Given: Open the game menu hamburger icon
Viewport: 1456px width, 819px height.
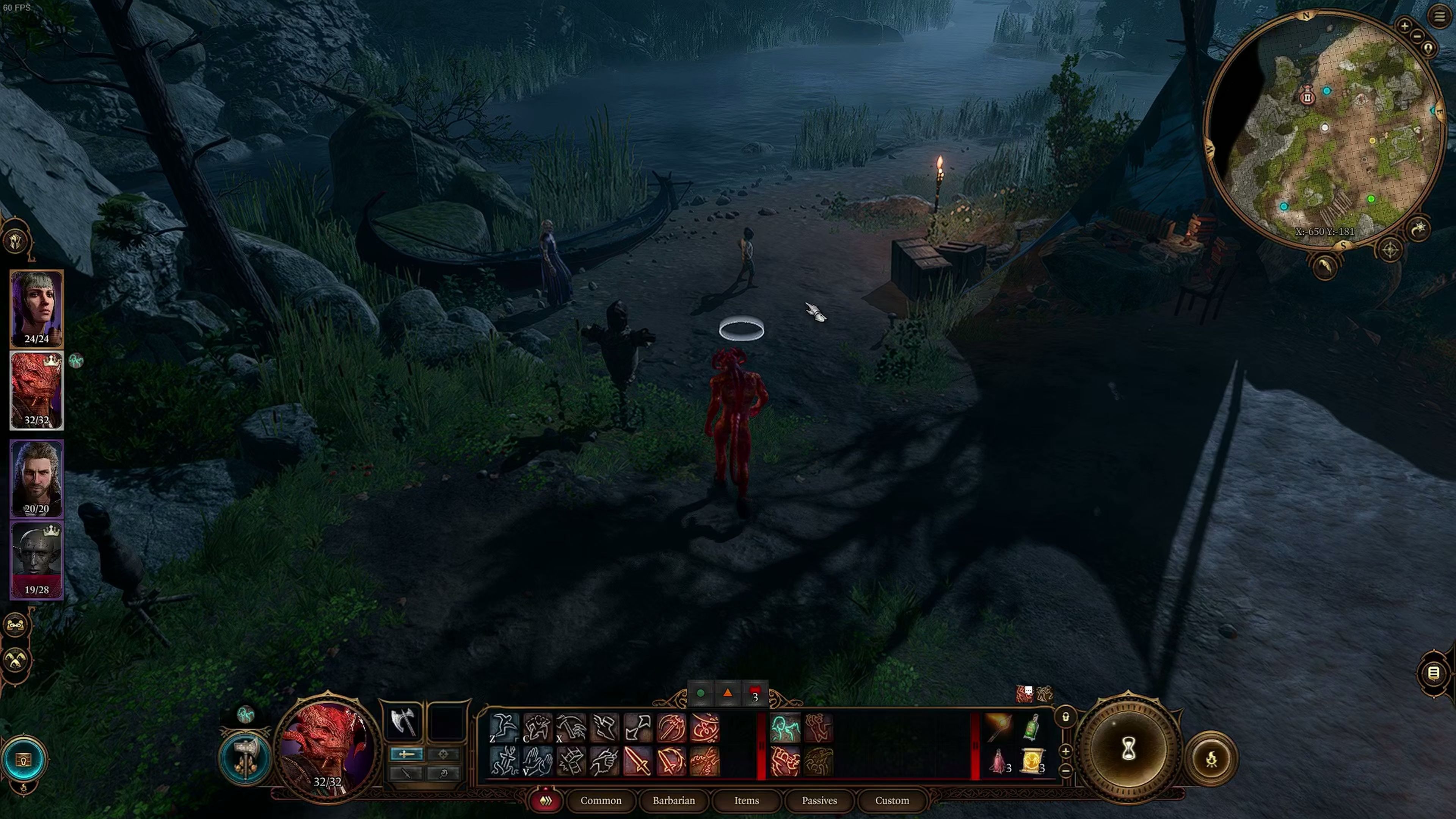Looking at the screenshot, I should point(1439,16).
